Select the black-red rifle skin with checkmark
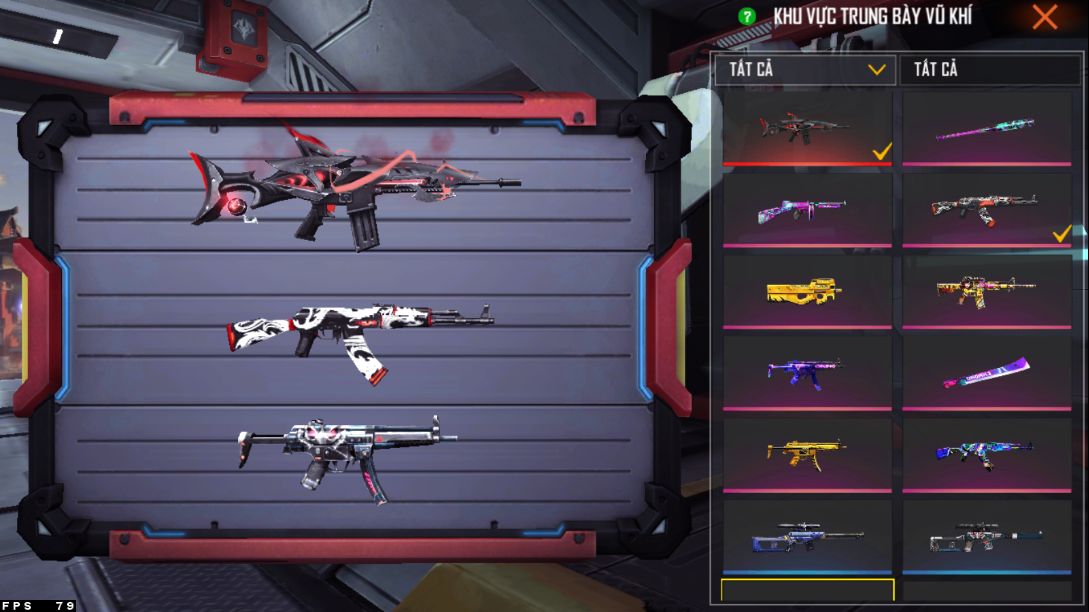 pos(806,127)
